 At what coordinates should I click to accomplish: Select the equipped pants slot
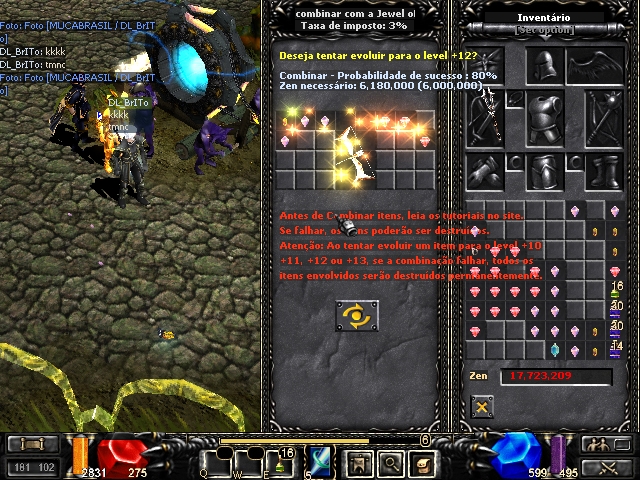tap(543, 171)
